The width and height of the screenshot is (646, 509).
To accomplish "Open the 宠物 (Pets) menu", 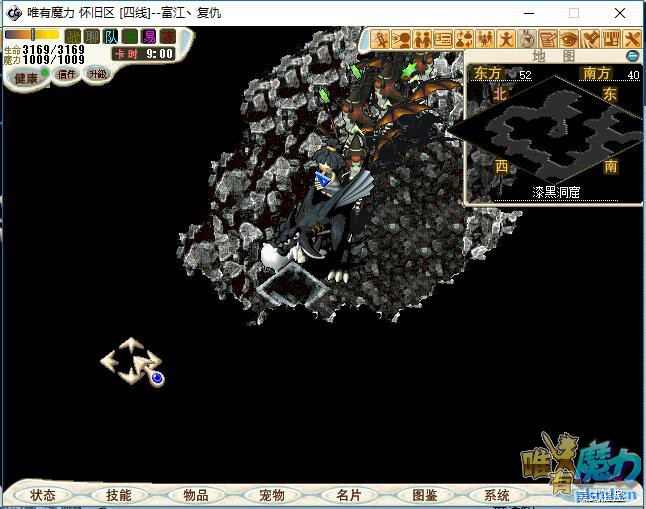I will tap(272, 495).
